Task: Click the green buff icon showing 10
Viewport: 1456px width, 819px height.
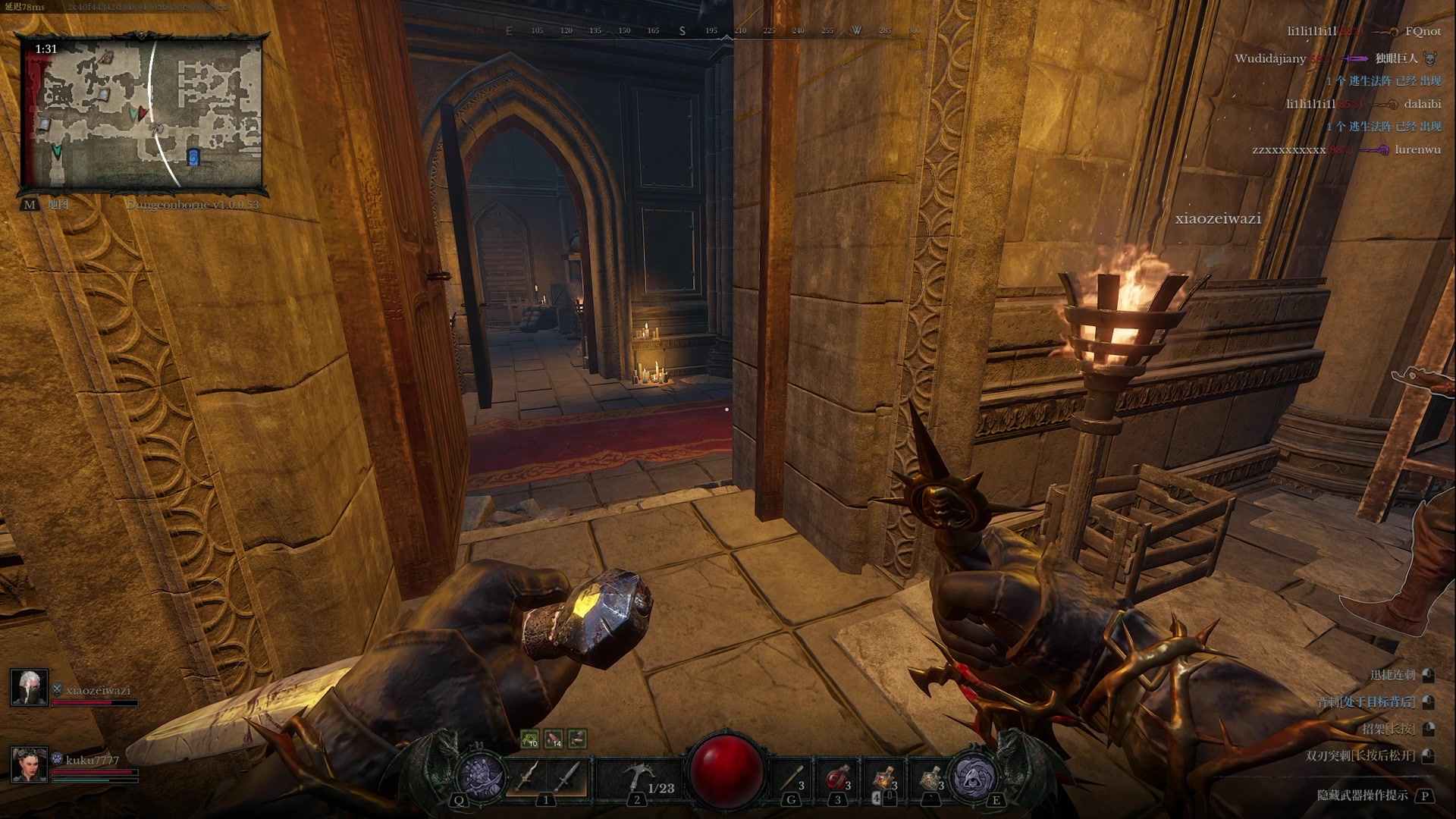Action: tap(530, 738)
